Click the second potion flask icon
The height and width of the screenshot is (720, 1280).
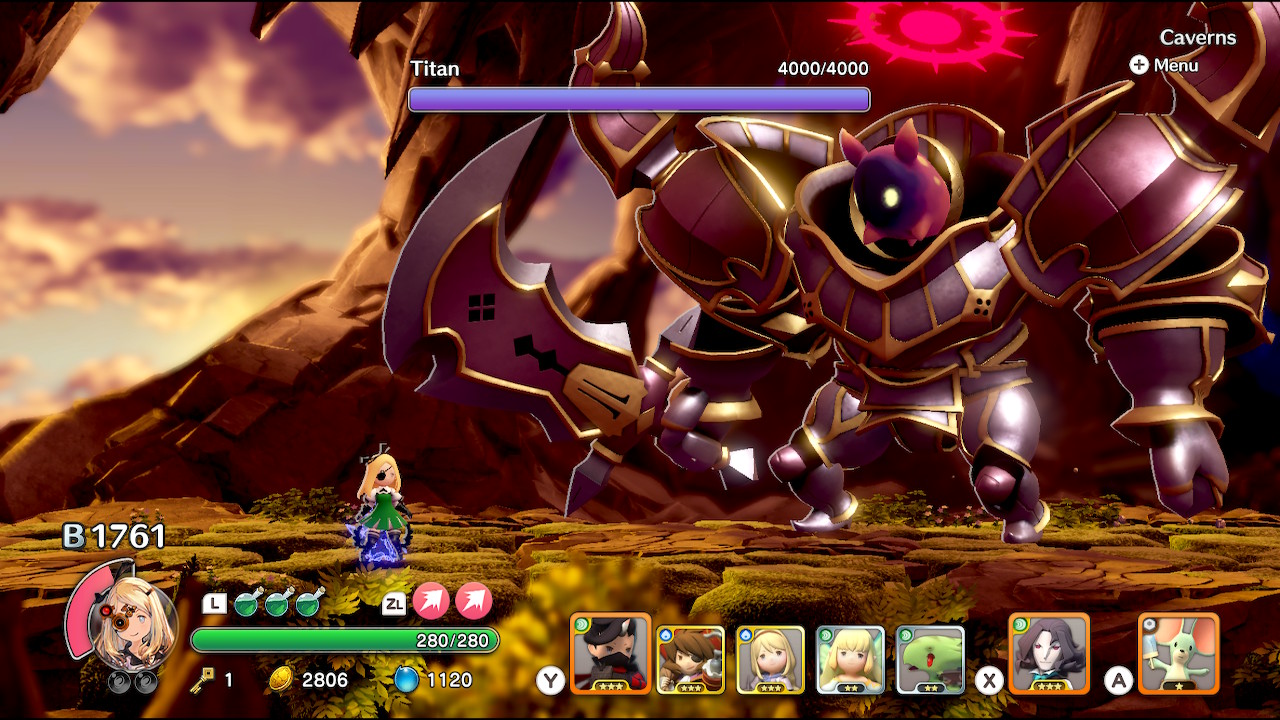pyautogui.click(x=275, y=602)
